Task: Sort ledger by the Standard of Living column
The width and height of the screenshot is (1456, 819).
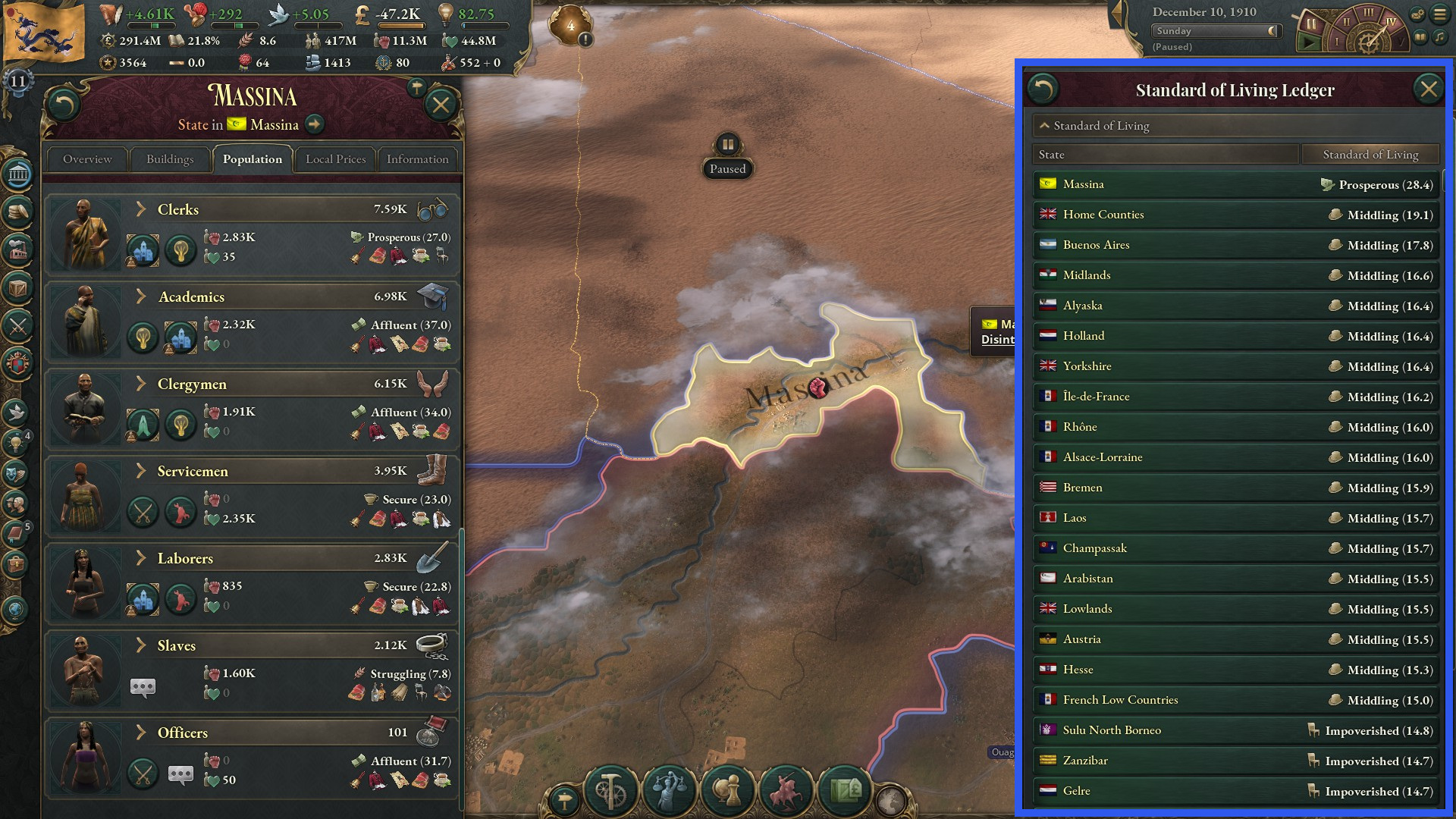Action: pyautogui.click(x=1370, y=154)
